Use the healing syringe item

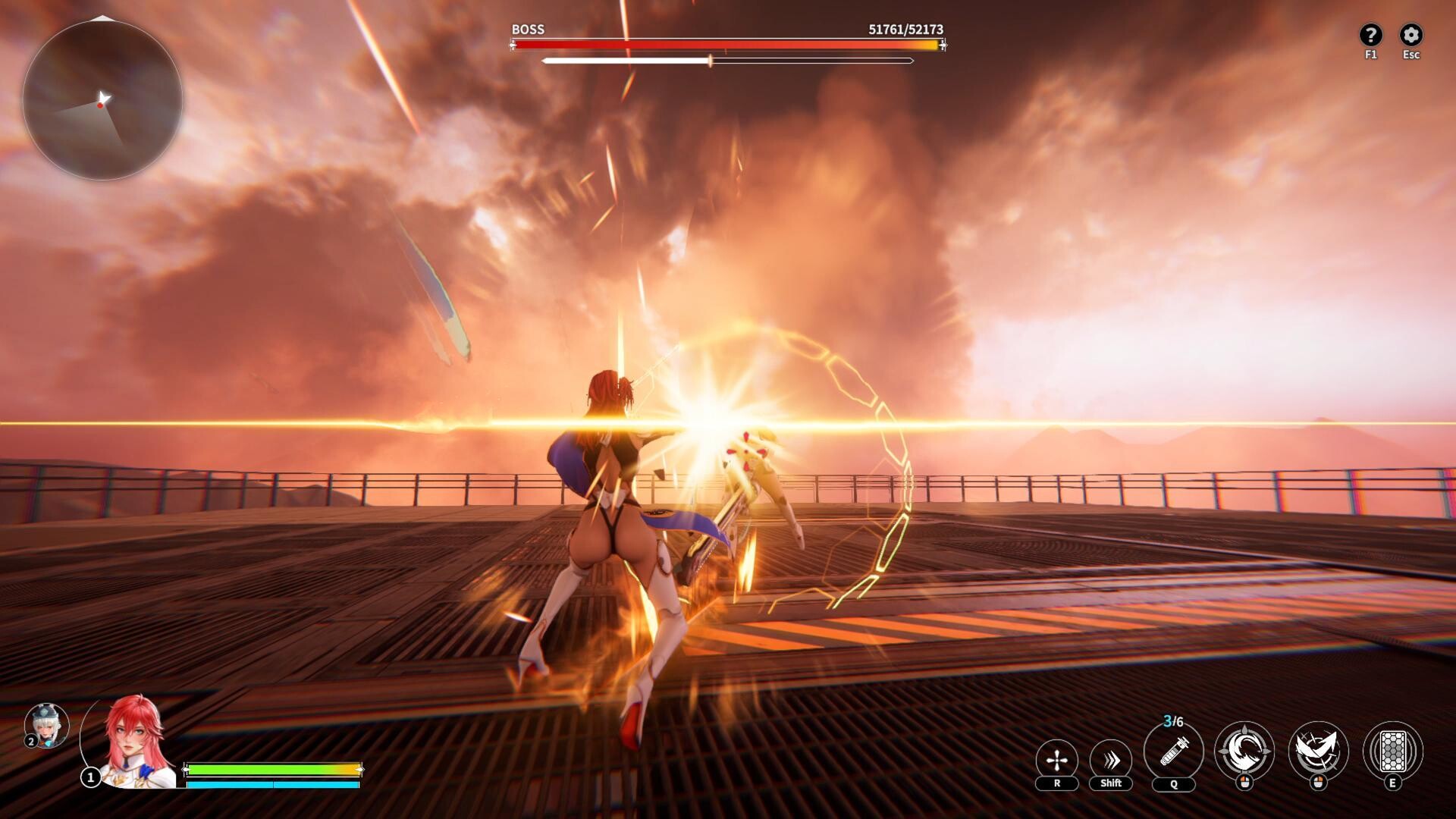pyautogui.click(x=1173, y=751)
